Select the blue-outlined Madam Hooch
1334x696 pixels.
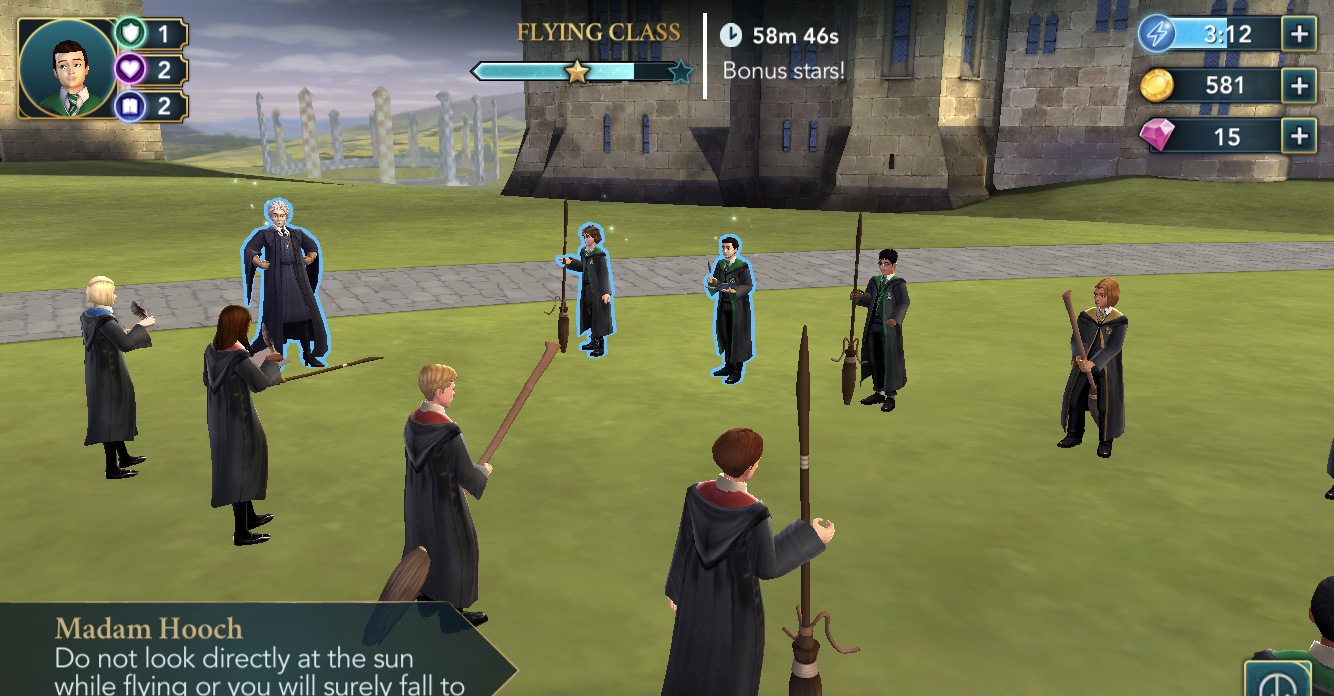(284, 281)
